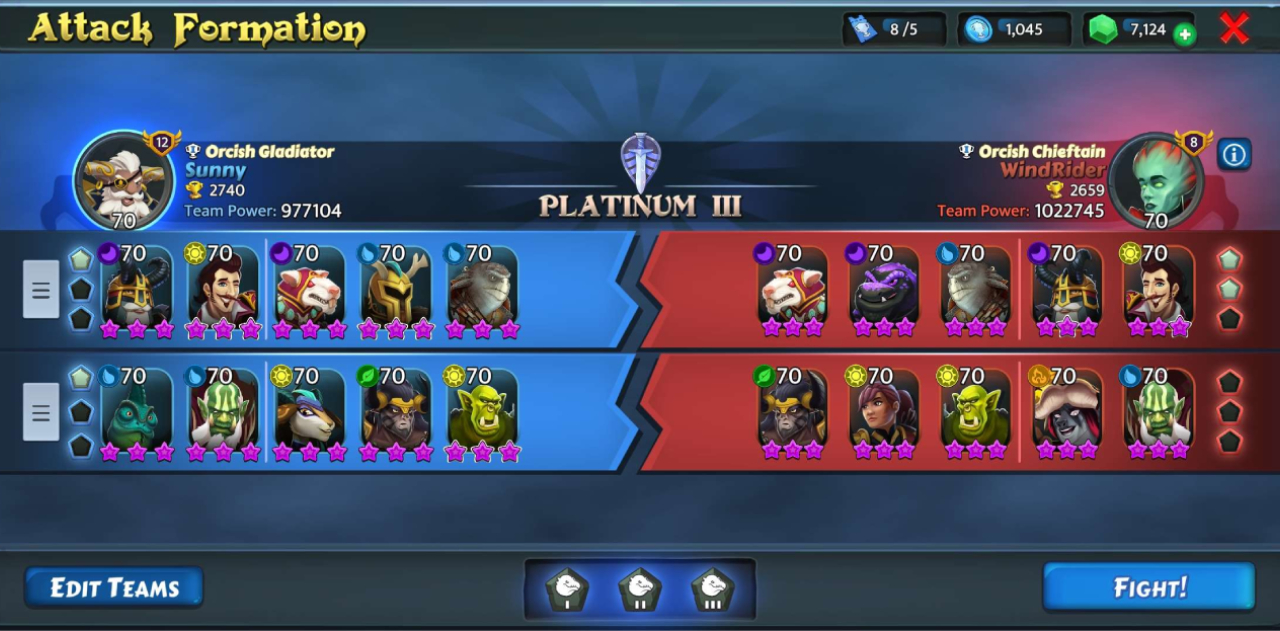Open the Edit Teams screen
This screenshot has height=631, width=1280.
114,588
